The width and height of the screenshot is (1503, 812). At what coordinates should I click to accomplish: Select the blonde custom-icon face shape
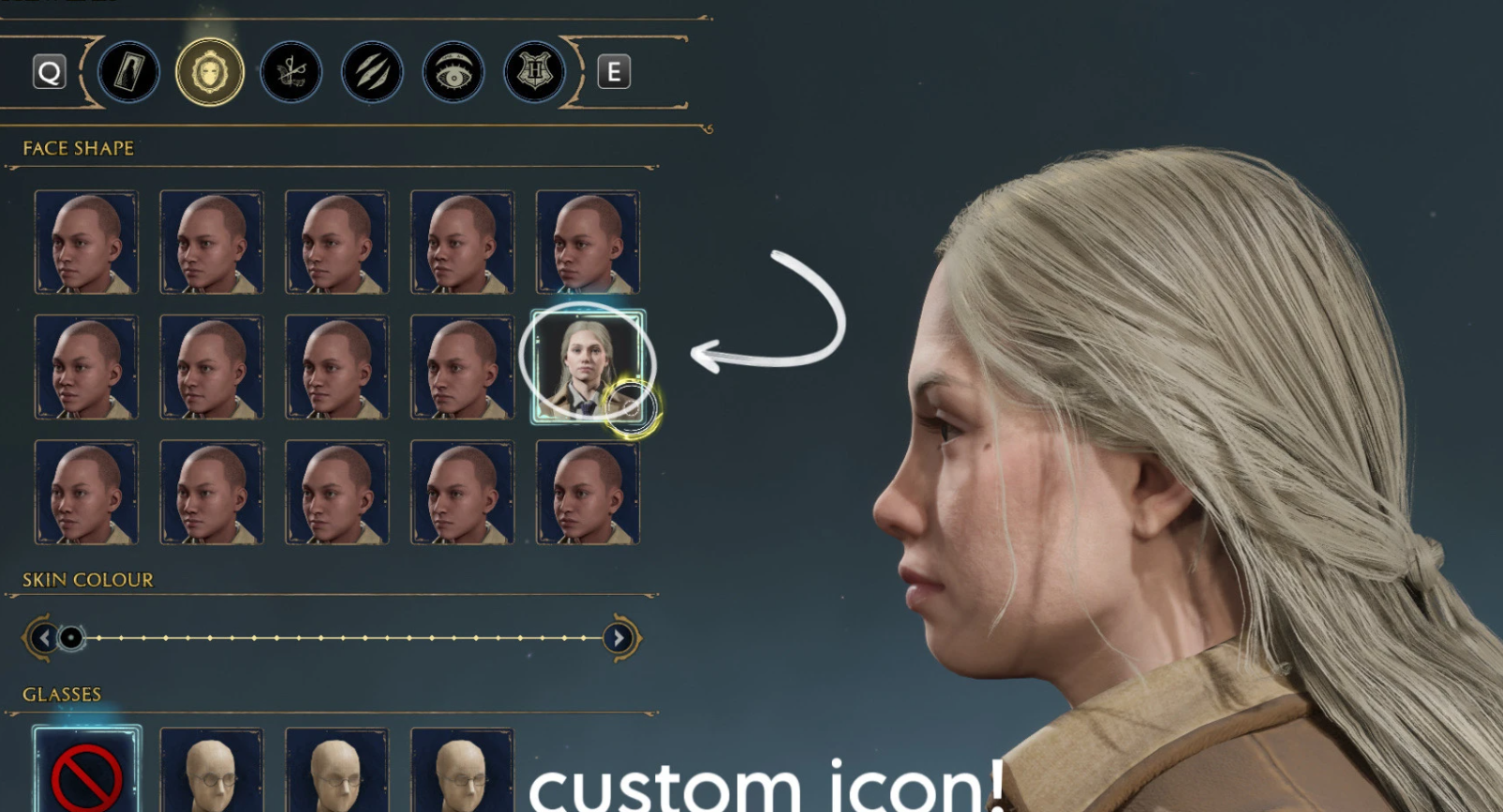tap(587, 366)
